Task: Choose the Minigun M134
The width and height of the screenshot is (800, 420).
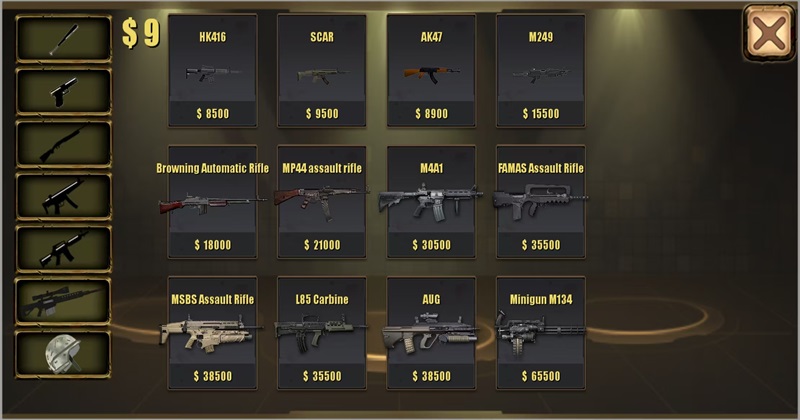Action: (x=540, y=334)
